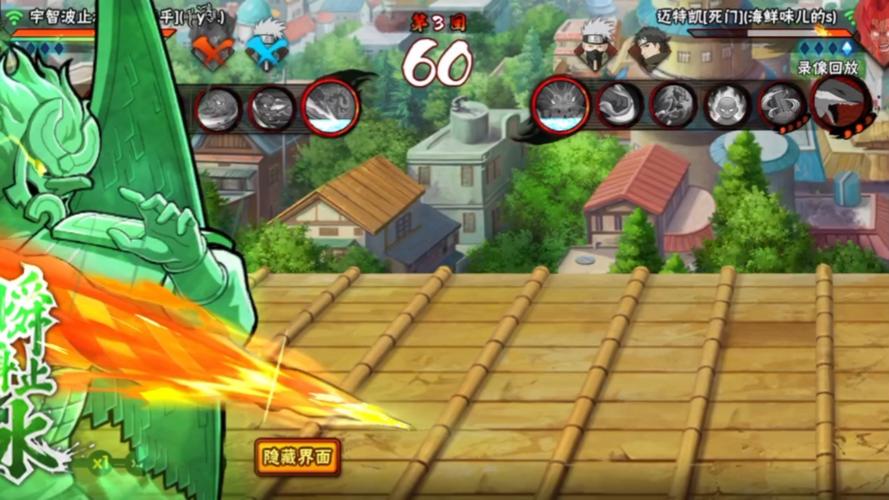The width and height of the screenshot is (889, 500).
Task: Open the 录像回放 replay option
Action: pyautogui.click(x=826, y=67)
